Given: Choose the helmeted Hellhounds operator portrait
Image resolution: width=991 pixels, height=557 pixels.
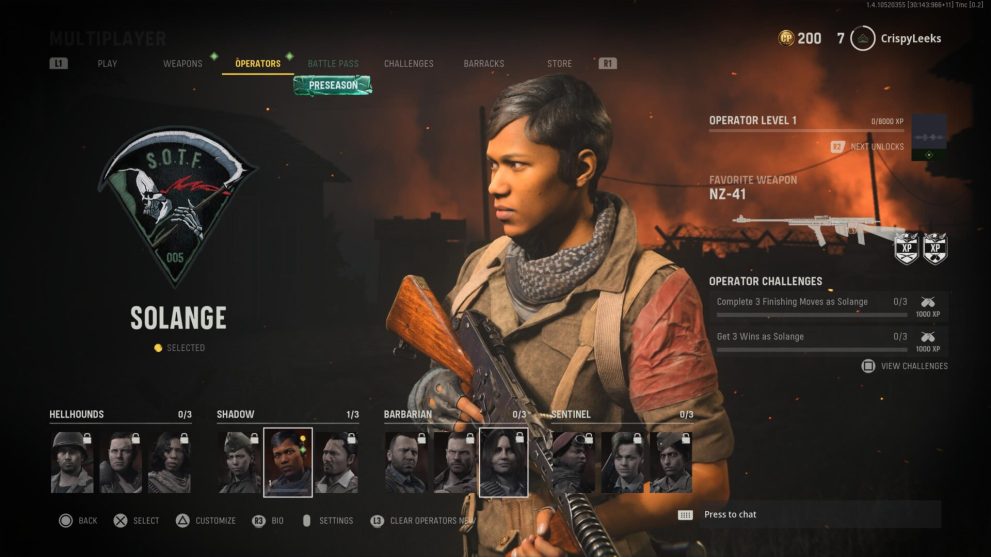Looking at the screenshot, I should click(x=72, y=462).
